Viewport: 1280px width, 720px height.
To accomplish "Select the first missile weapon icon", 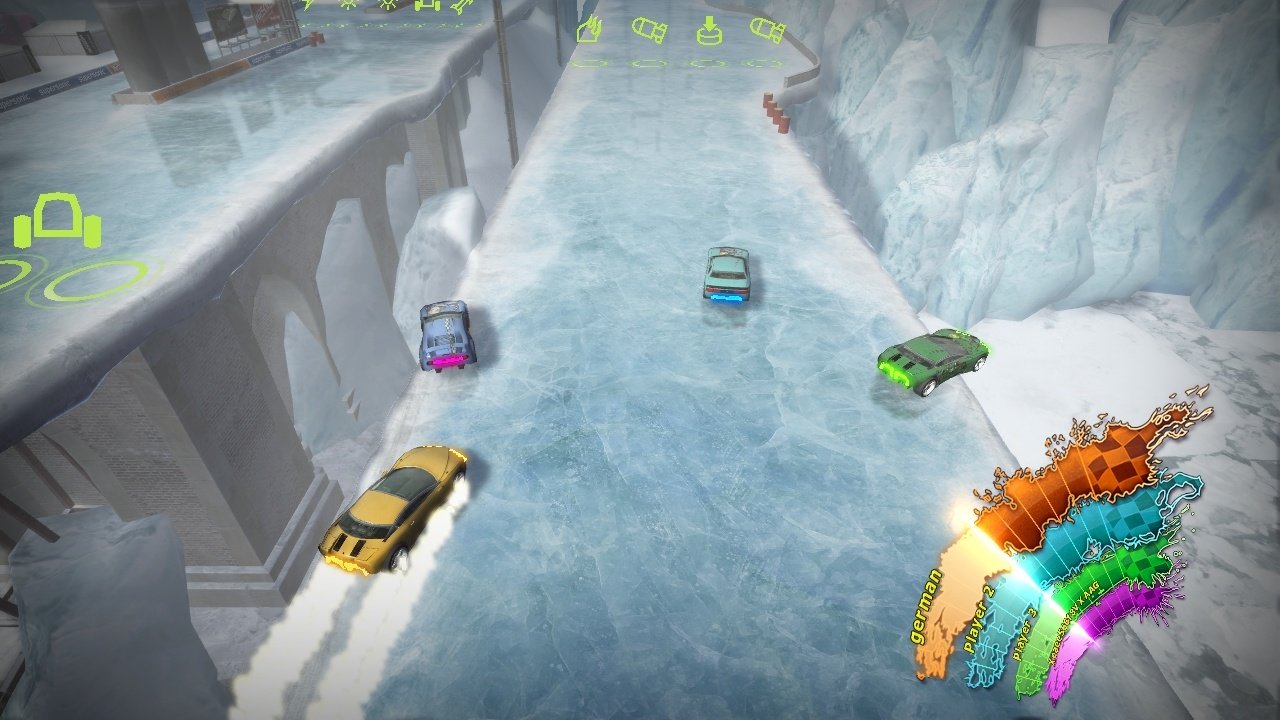I will (648, 32).
